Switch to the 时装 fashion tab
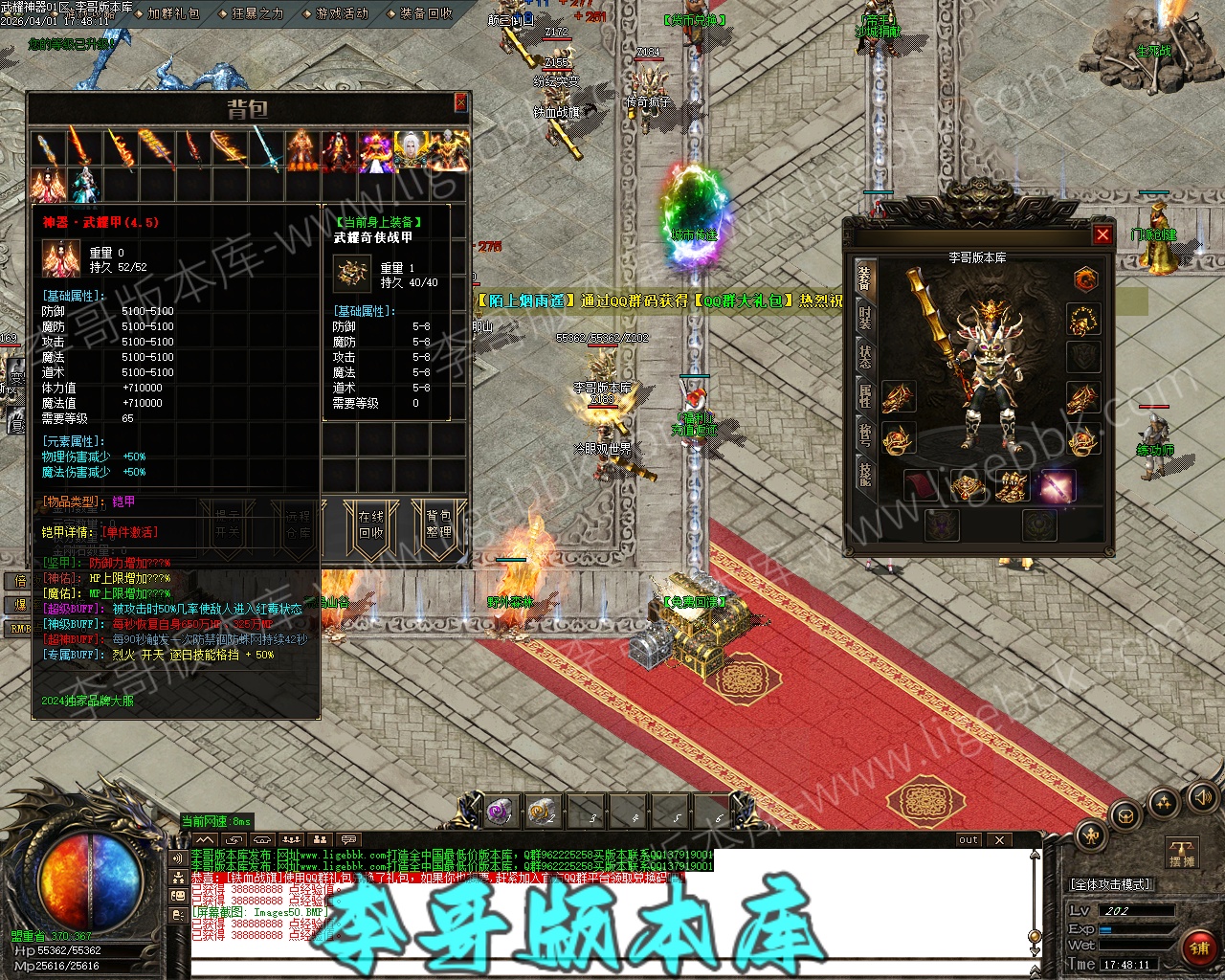This screenshot has height=980, width=1225. point(864,318)
